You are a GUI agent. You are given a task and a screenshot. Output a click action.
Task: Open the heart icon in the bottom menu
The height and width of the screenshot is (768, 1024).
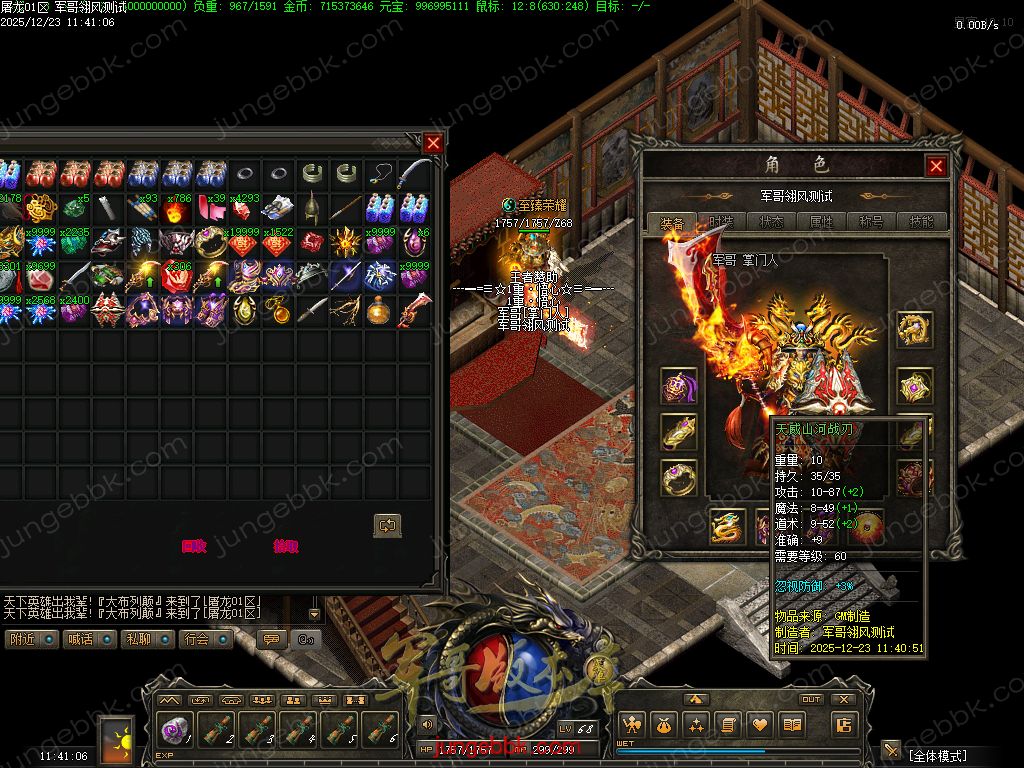click(x=760, y=725)
